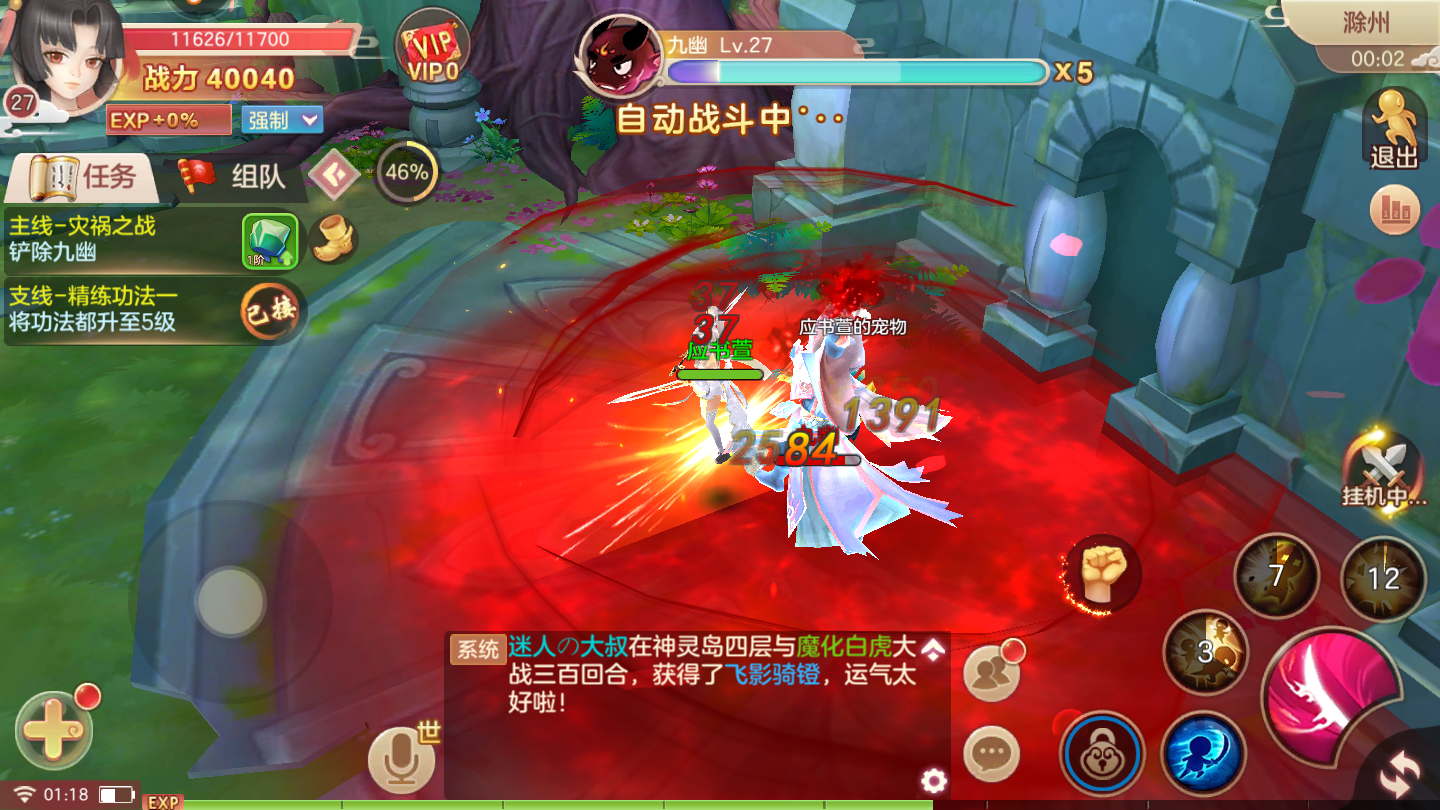Toggle the 挂机中 auto-battle button
This screenshot has height=810, width=1440.
[1385, 470]
